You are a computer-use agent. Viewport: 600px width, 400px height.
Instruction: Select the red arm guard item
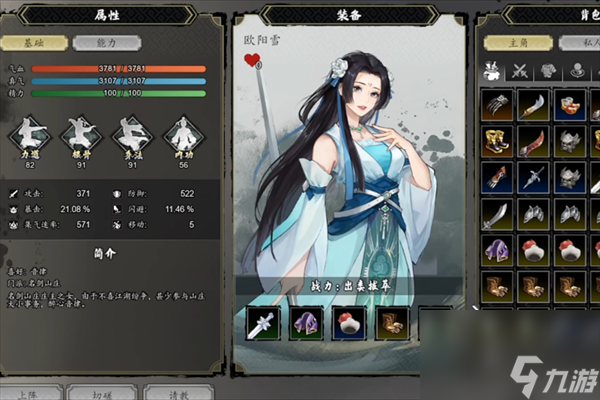tap(497, 178)
